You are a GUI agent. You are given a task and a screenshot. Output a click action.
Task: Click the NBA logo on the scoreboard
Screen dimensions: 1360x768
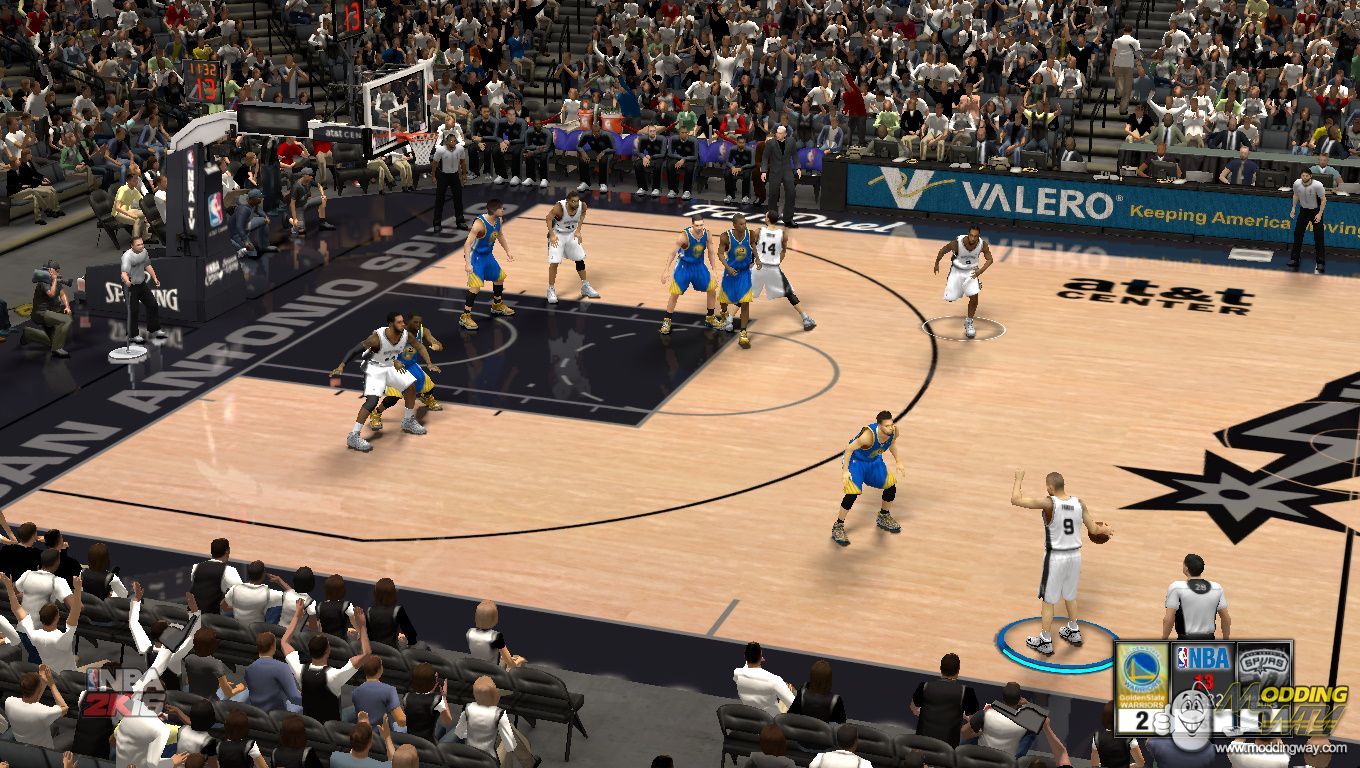coord(1203,659)
